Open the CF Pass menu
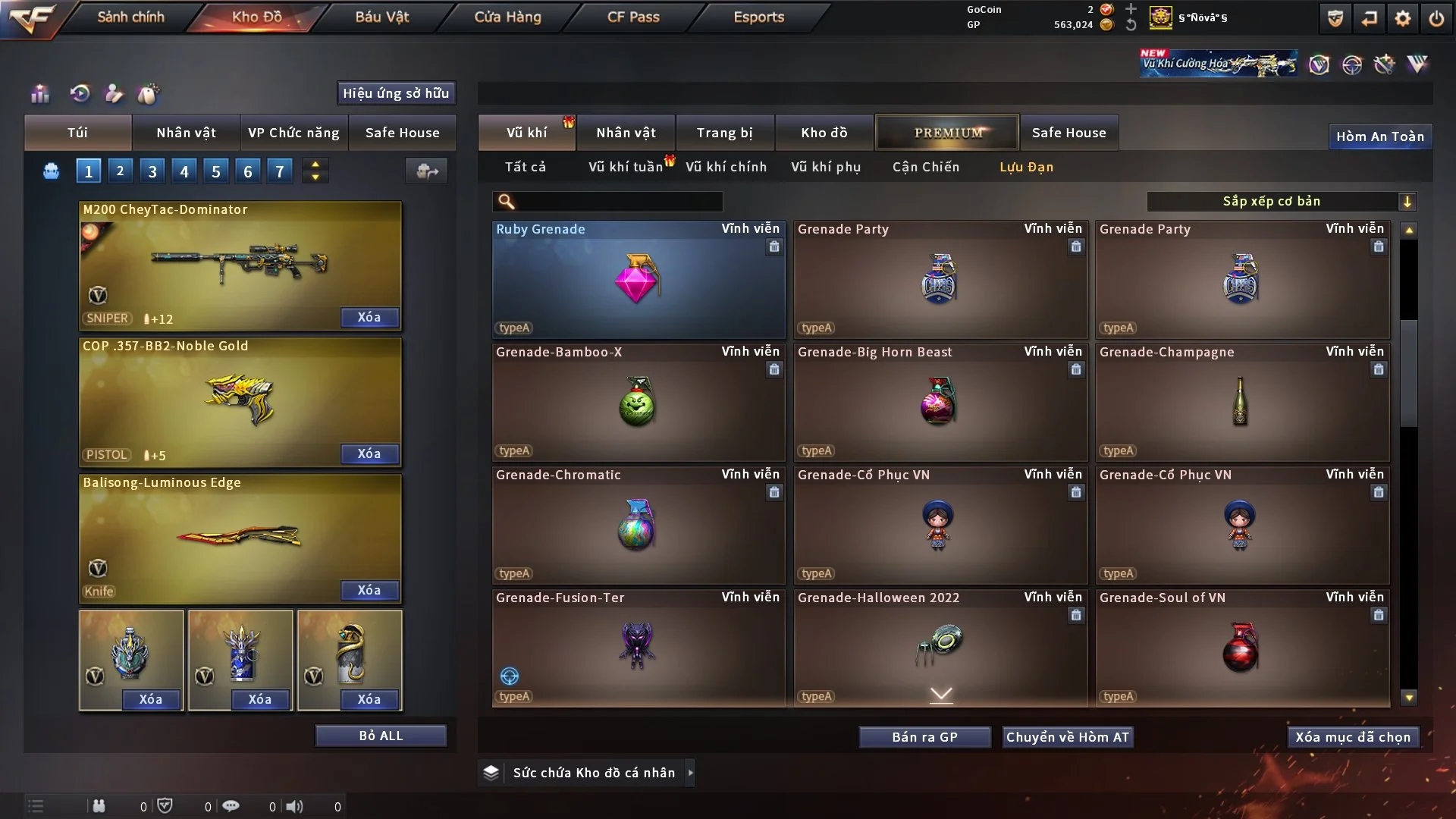Screen dimensions: 1456x819 pos(633,17)
